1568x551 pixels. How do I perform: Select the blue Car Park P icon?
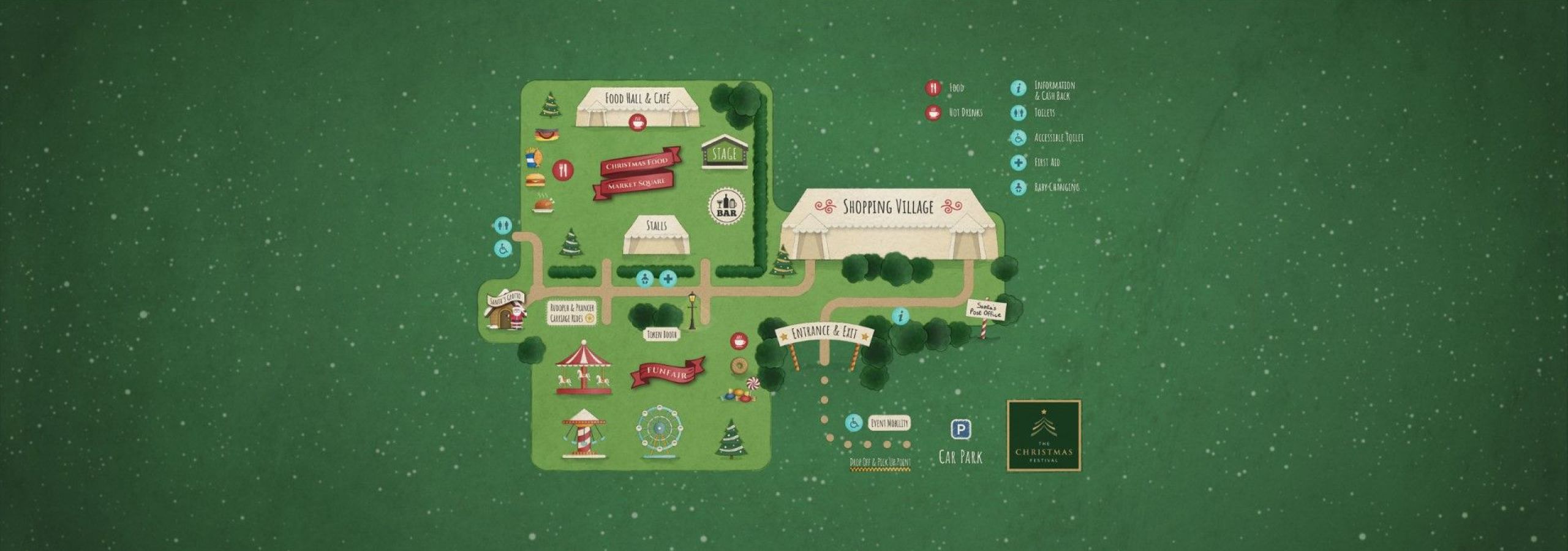960,430
